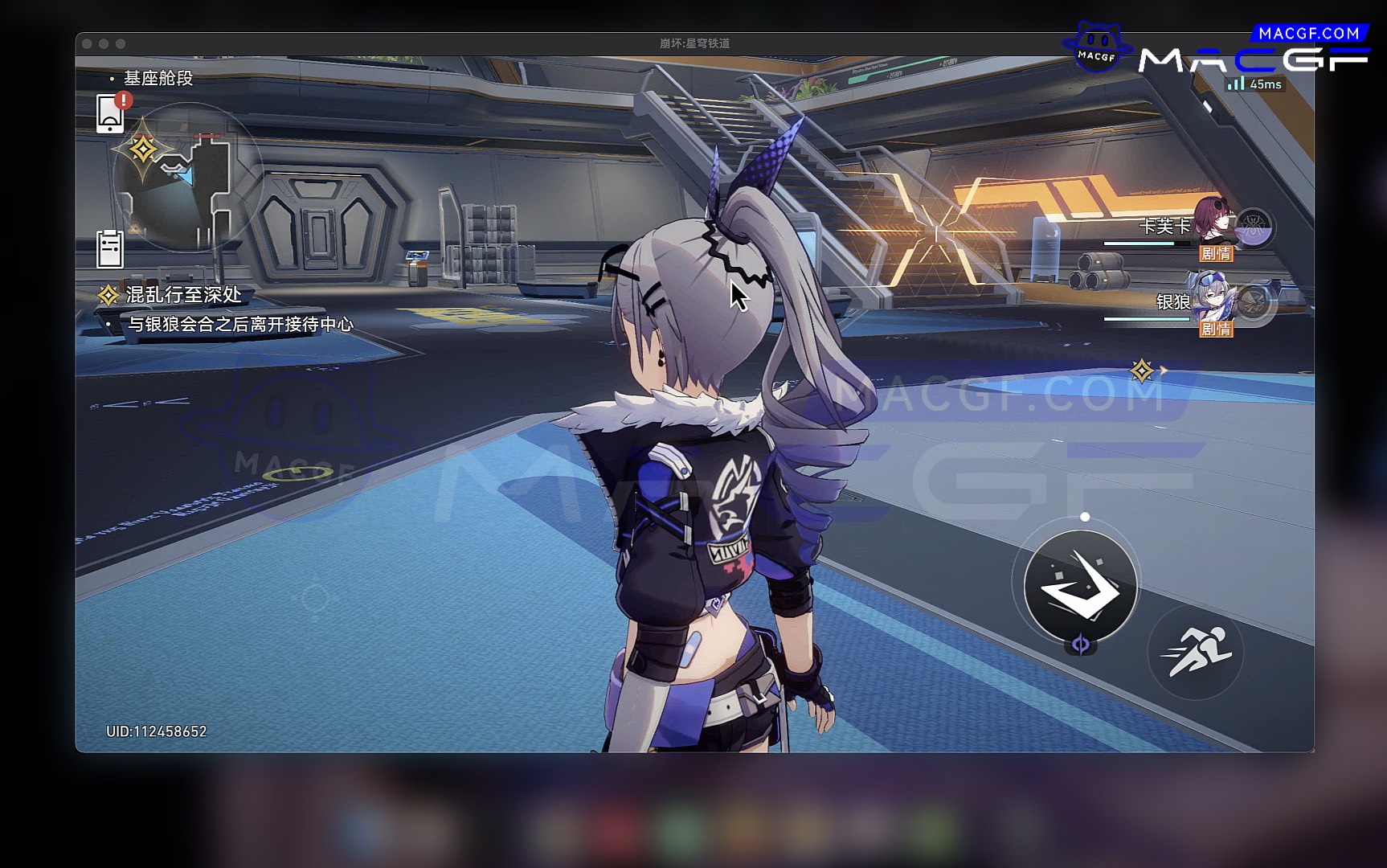The height and width of the screenshot is (868, 1387).
Task: Switch to party member 银狼
Action: [1214, 299]
